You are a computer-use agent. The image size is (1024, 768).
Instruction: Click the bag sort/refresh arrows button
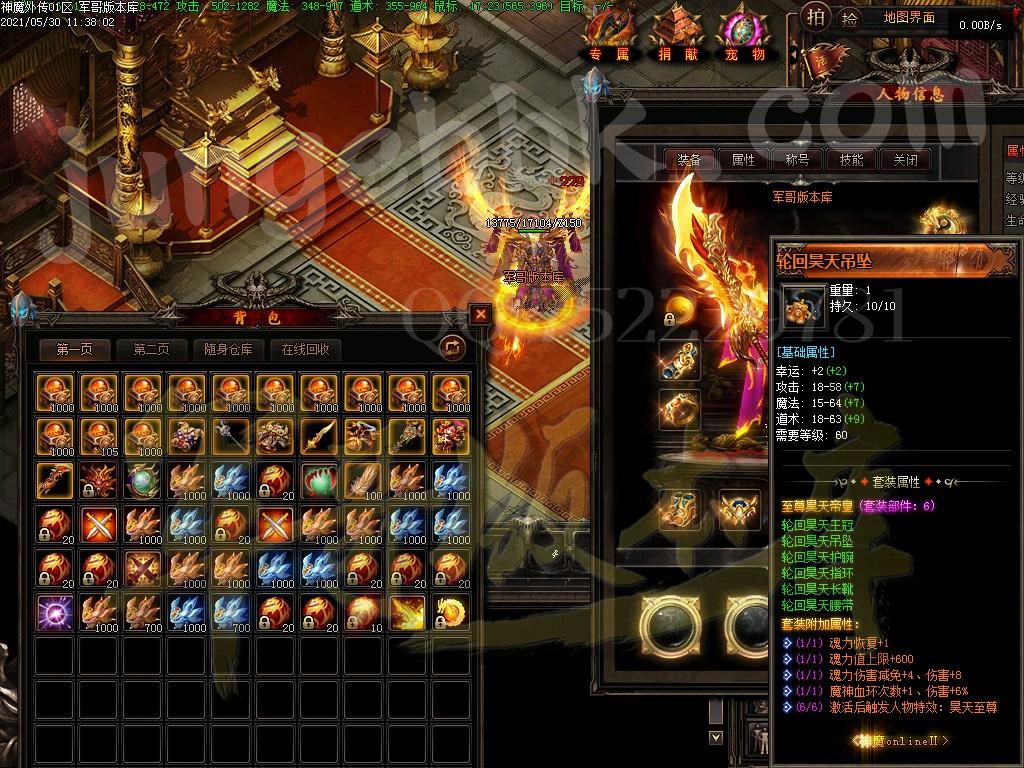point(453,347)
